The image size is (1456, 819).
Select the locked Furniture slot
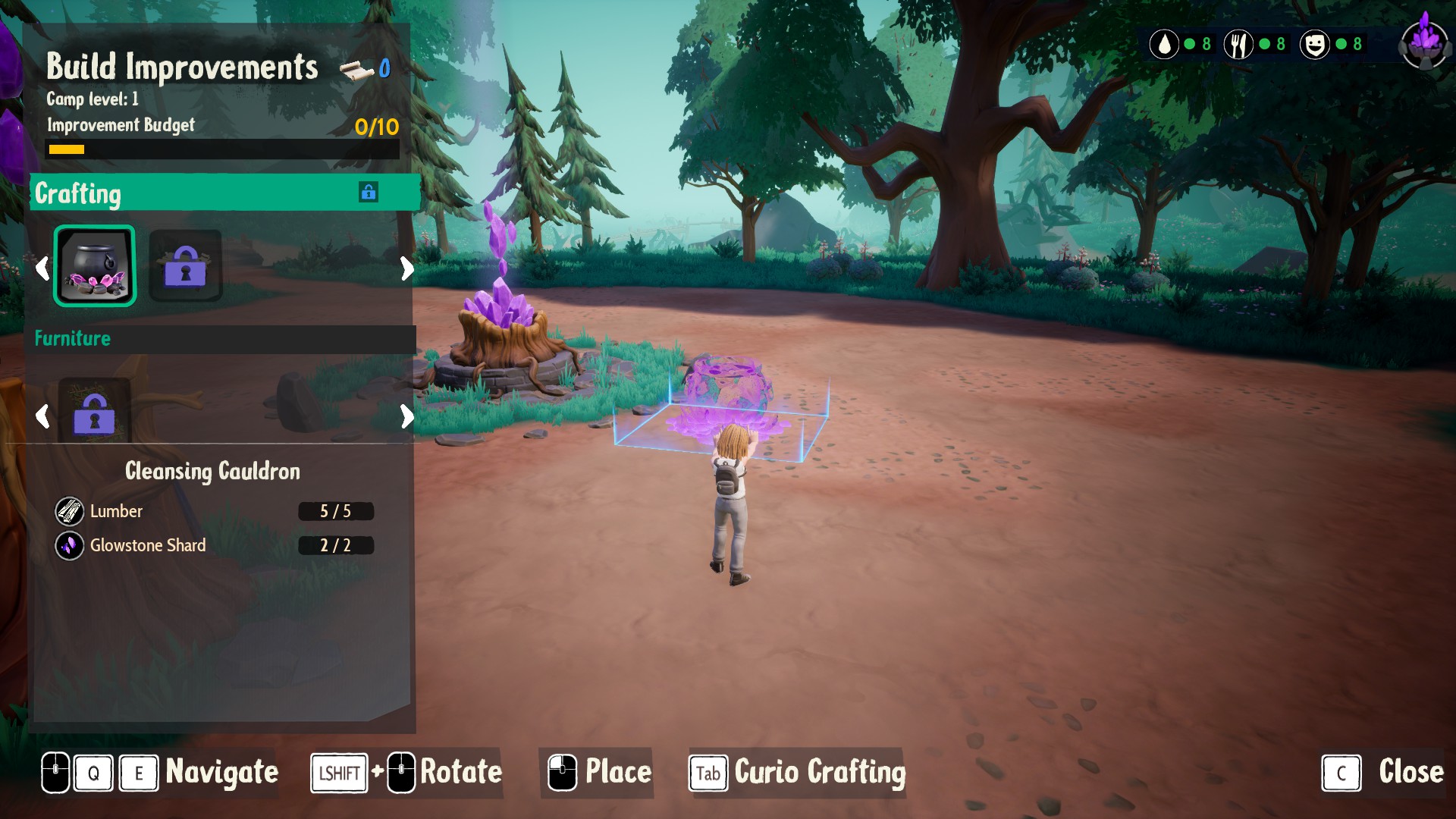point(94,413)
